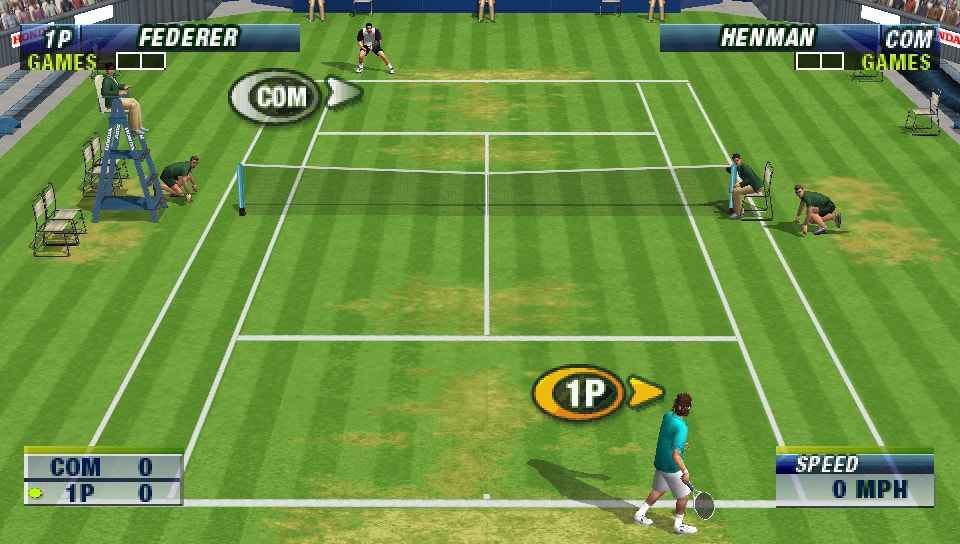Click the yellow 1P player marker
The height and width of the screenshot is (544, 960).
click(583, 392)
